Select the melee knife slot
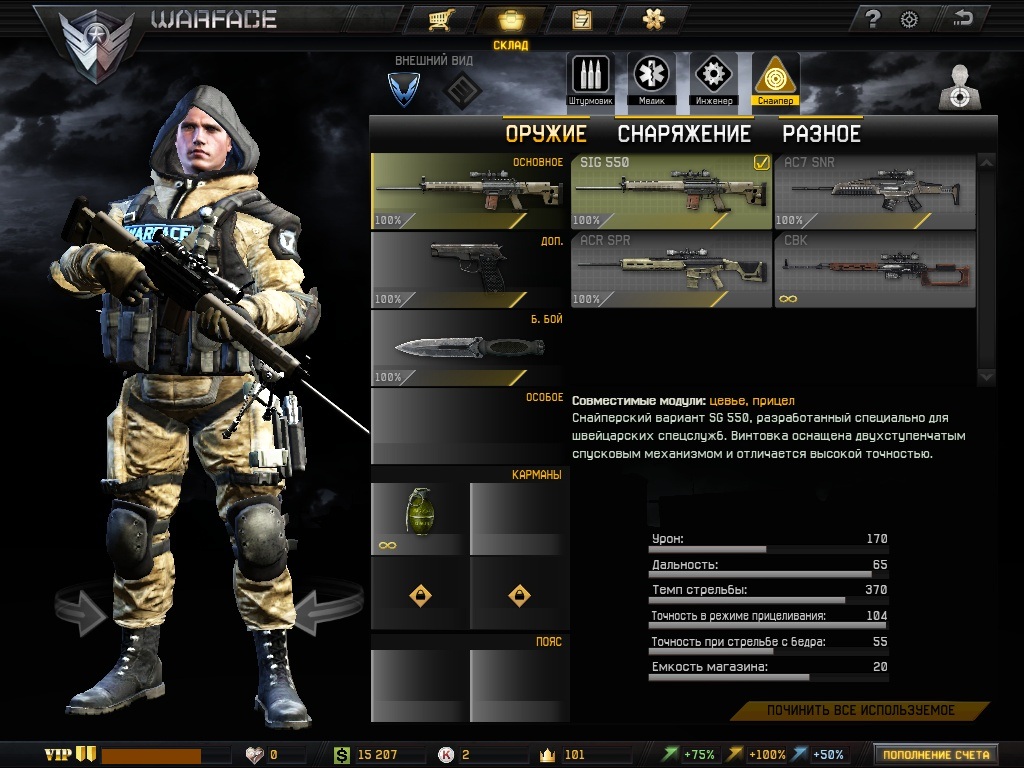The height and width of the screenshot is (768, 1024). coord(469,347)
